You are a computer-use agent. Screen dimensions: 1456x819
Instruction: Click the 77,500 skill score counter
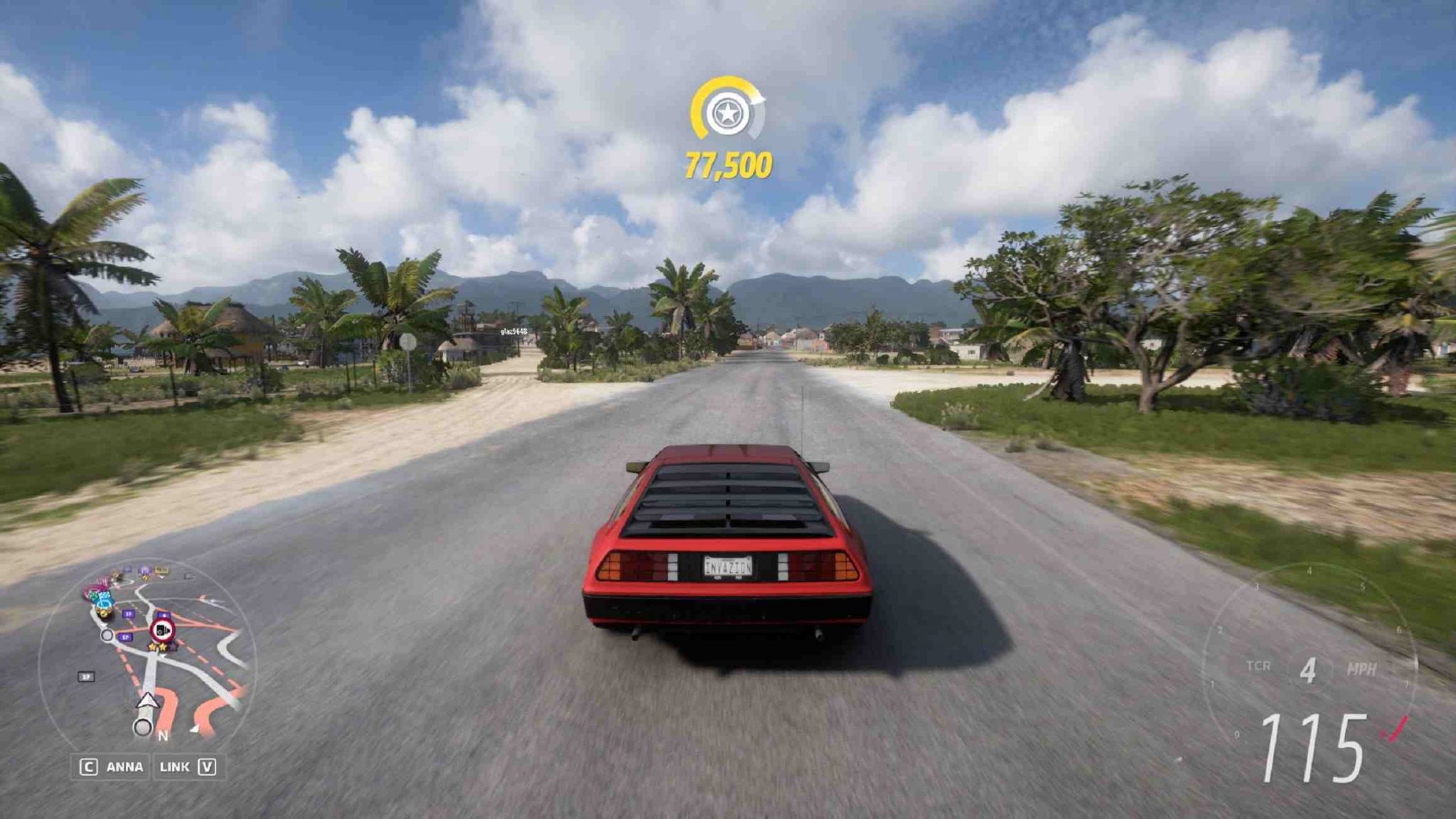pos(729,164)
